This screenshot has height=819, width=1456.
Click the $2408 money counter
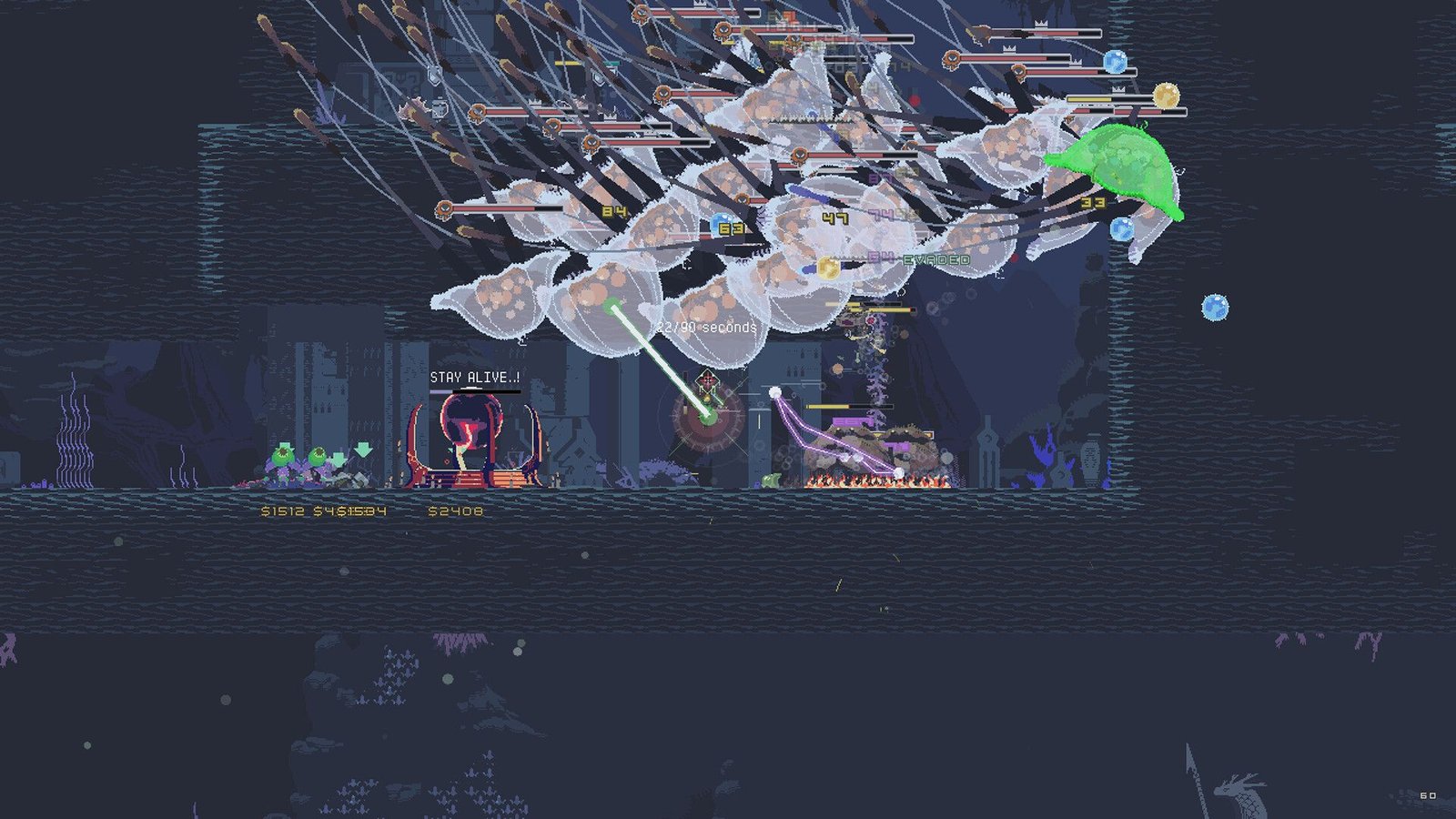[x=451, y=511]
